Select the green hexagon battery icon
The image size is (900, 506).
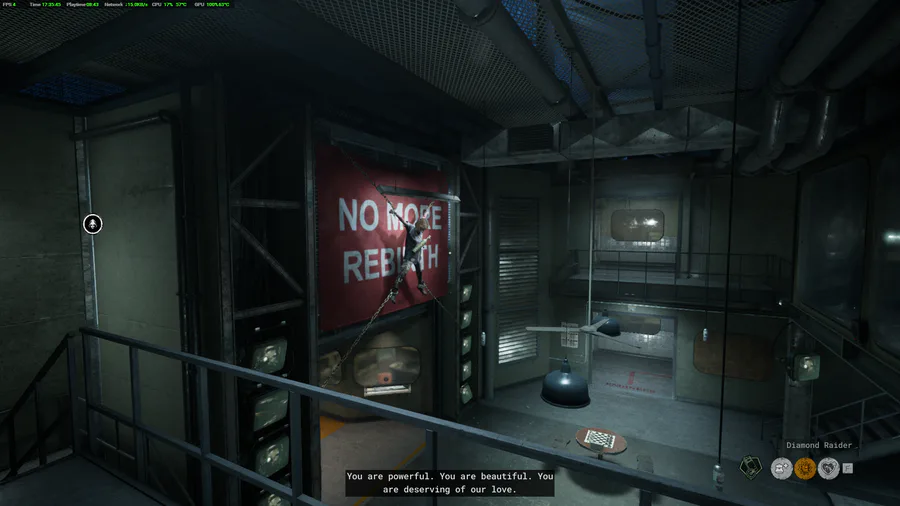(x=750, y=466)
